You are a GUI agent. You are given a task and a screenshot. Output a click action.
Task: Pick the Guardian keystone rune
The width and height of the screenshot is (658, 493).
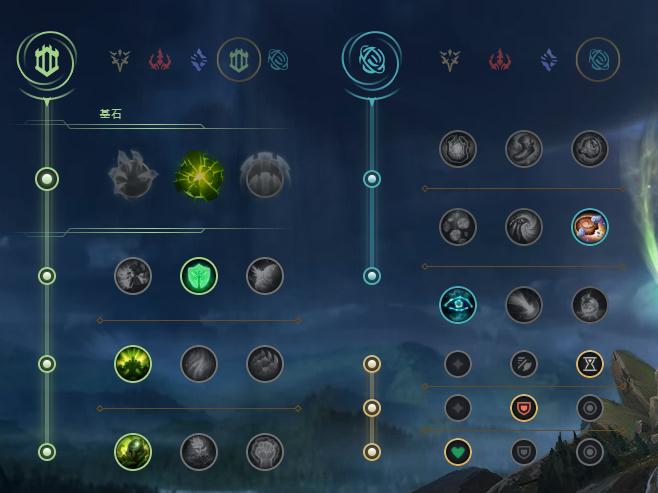[x=265, y=178]
